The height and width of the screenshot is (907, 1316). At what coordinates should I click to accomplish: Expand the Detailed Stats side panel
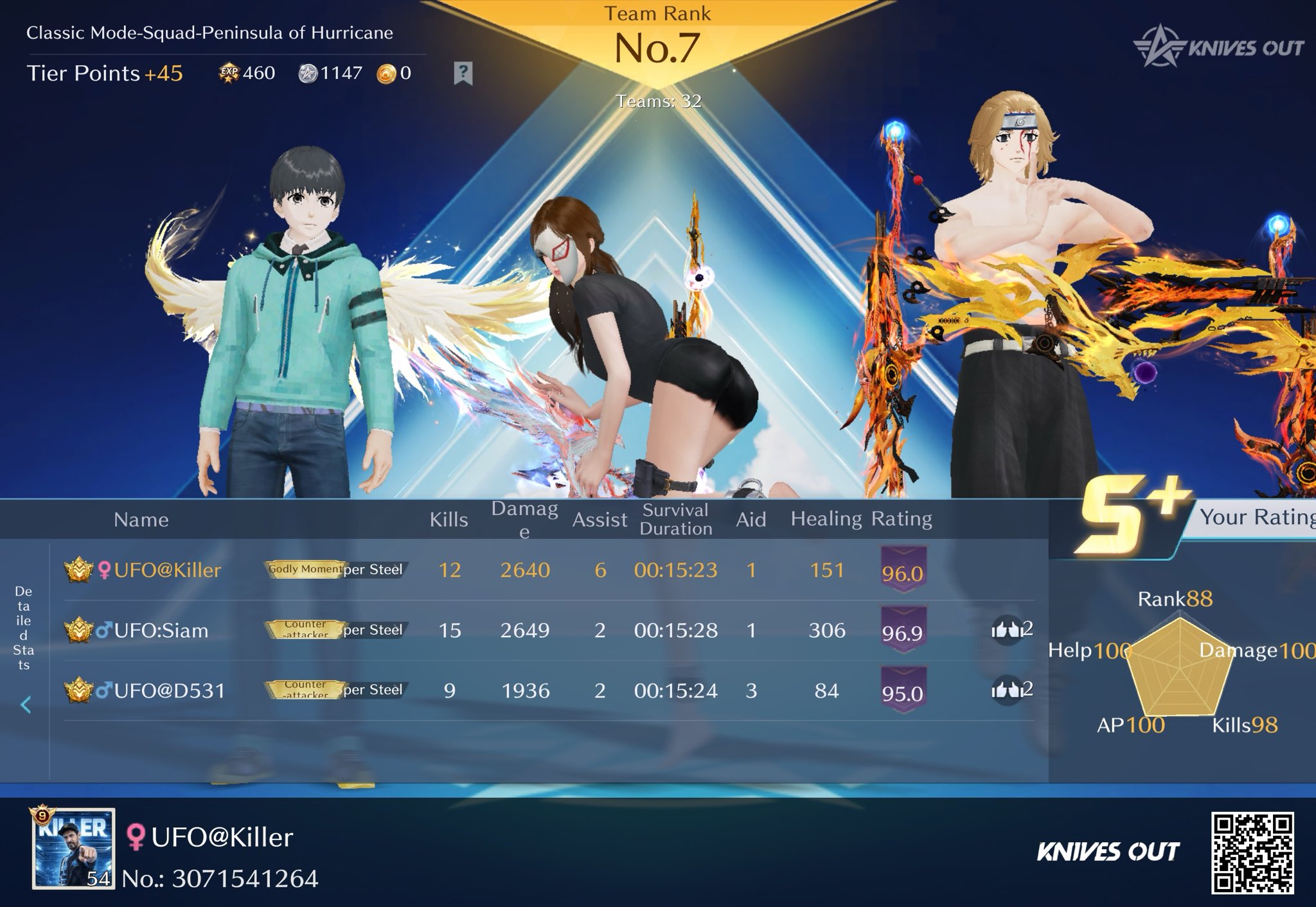tap(25, 705)
